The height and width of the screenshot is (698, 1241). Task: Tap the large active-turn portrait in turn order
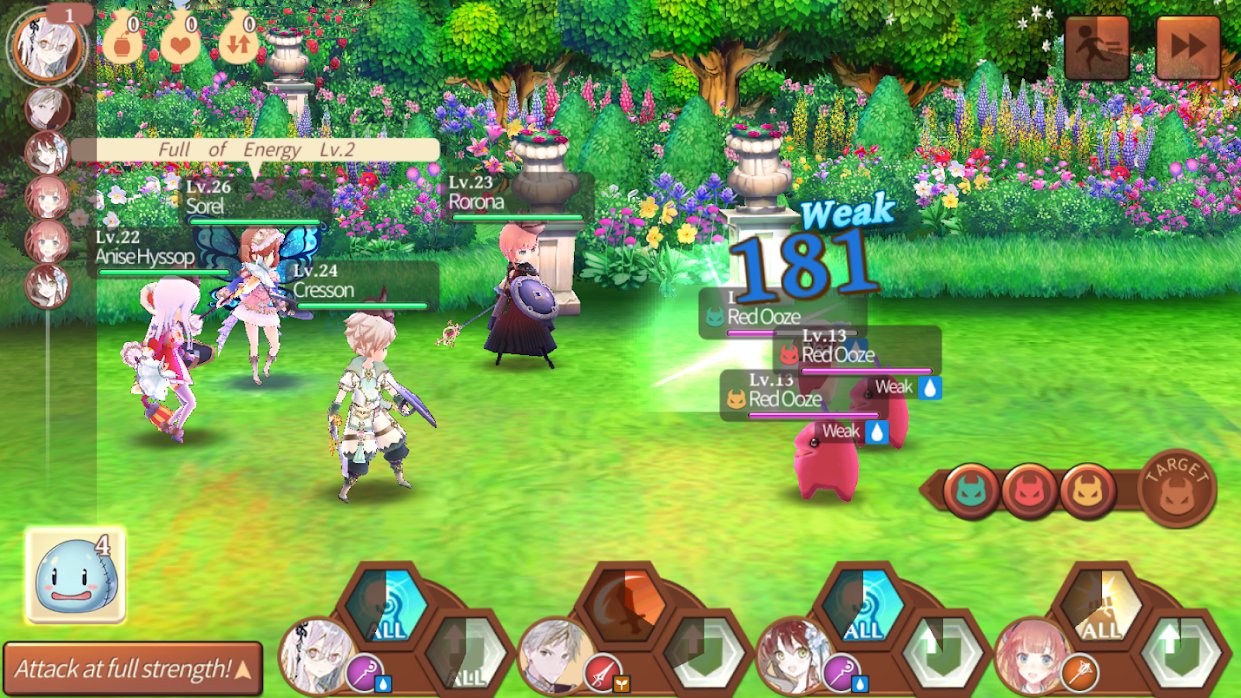(x=47, y=44)
